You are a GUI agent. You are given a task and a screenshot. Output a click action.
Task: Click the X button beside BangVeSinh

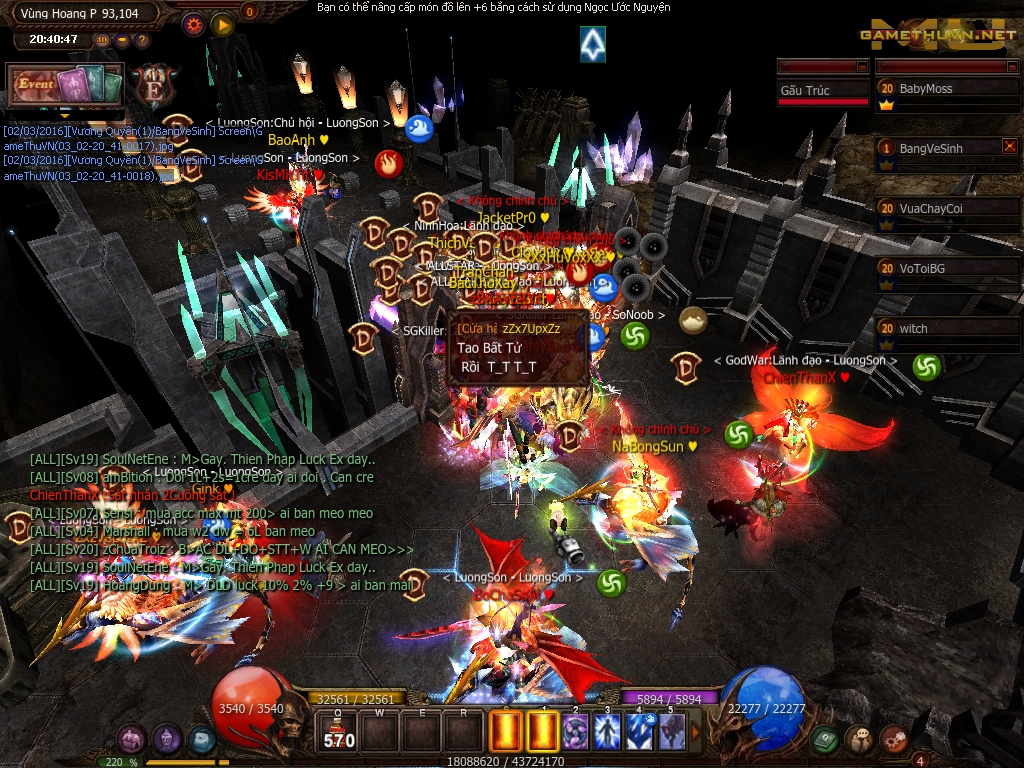pos(1009,146)
